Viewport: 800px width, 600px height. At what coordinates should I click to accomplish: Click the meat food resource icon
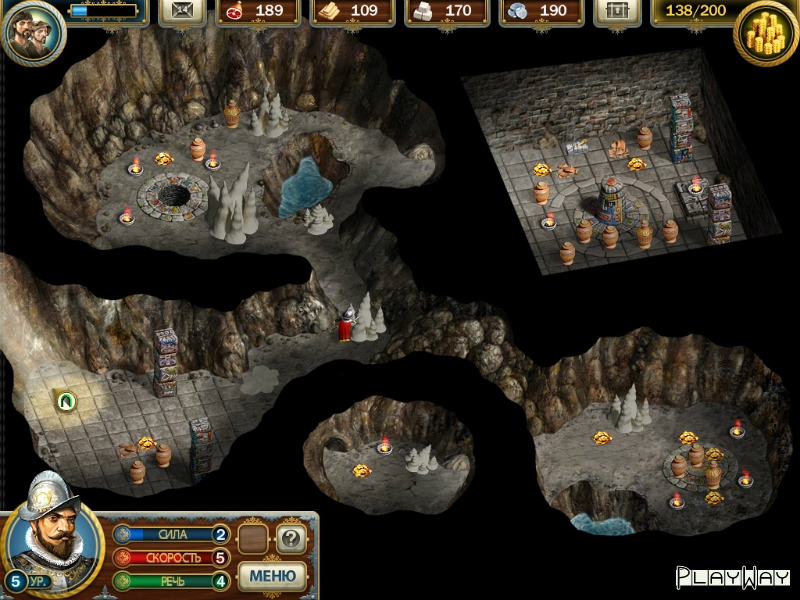[x=238, y=11]
